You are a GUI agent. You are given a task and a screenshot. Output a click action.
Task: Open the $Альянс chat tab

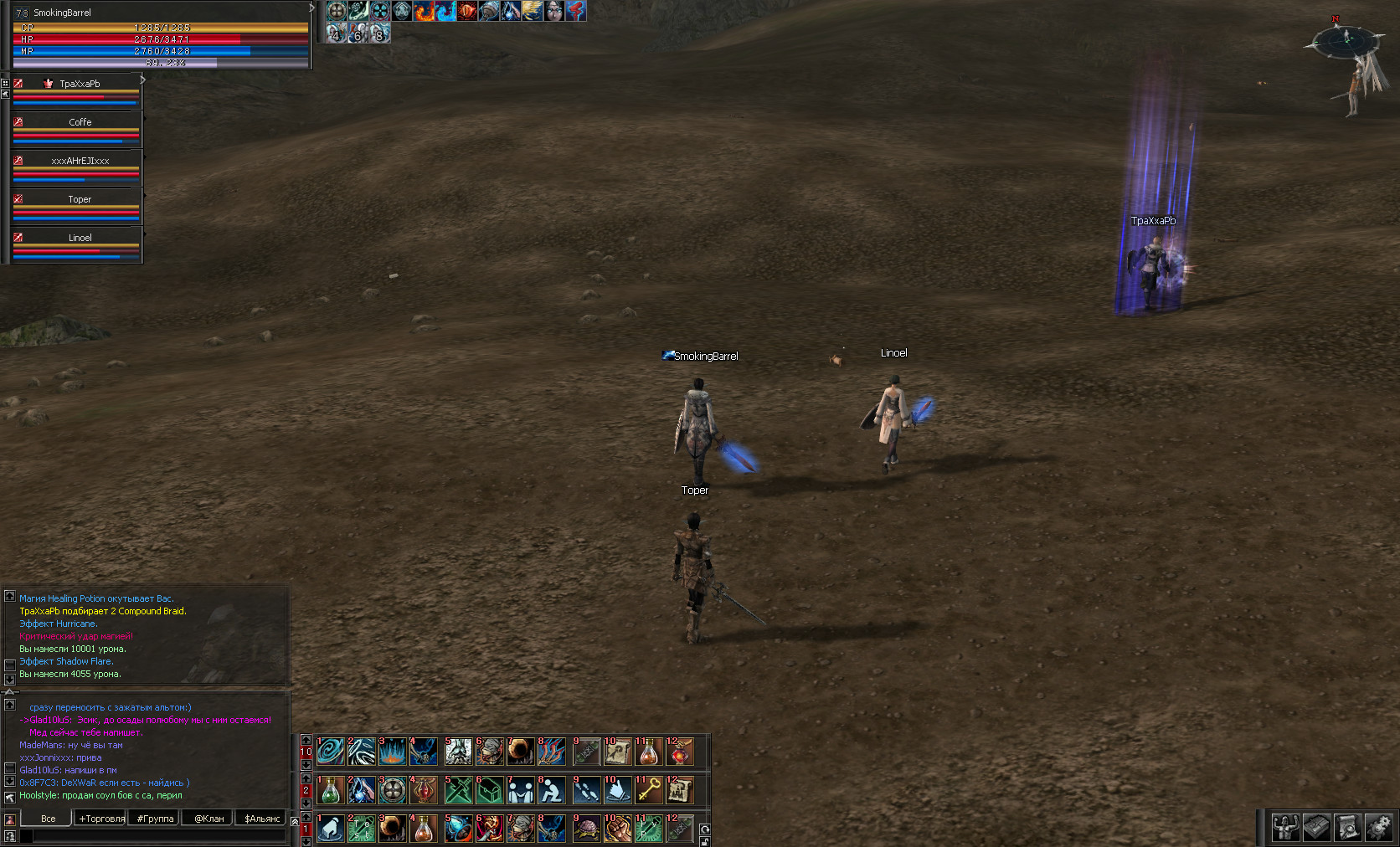(x=262, y=819)
